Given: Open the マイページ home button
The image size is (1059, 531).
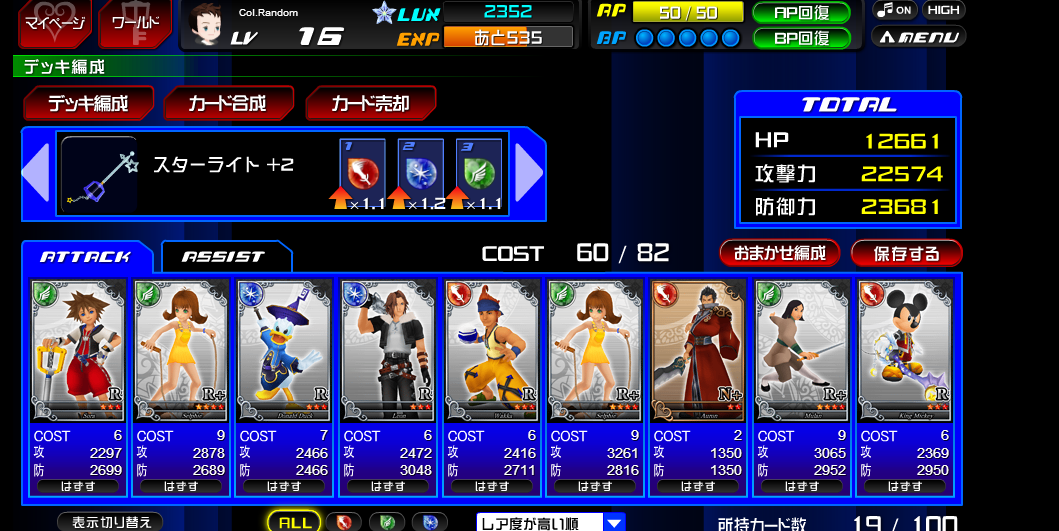Looking at the screenshot, I should (53, 23).
